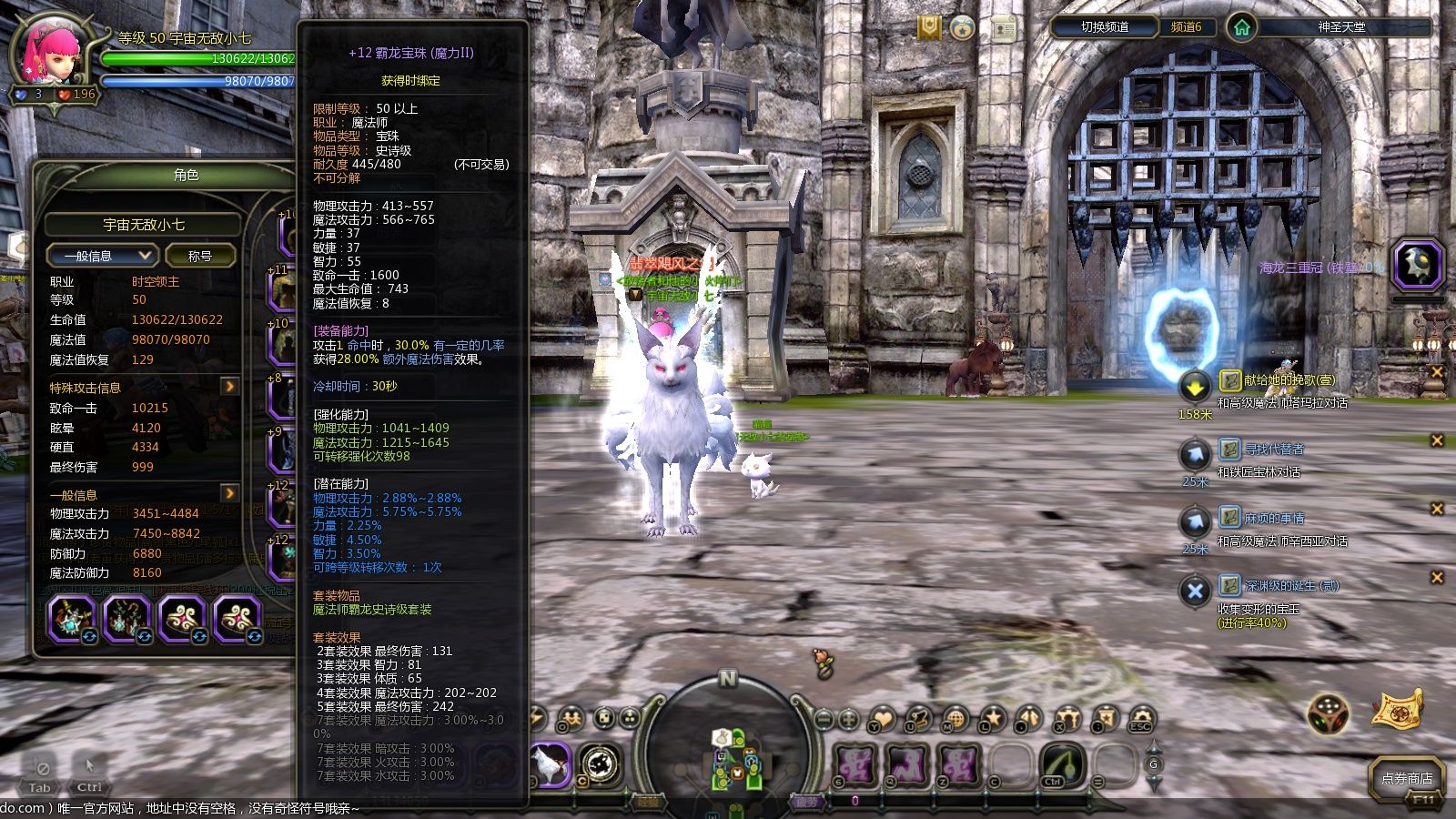Image resolution: width=1456 pixels, height=819 pixels.
Task: Select the helmet icon under 海龙三重冠
Action: (1417, 265)
